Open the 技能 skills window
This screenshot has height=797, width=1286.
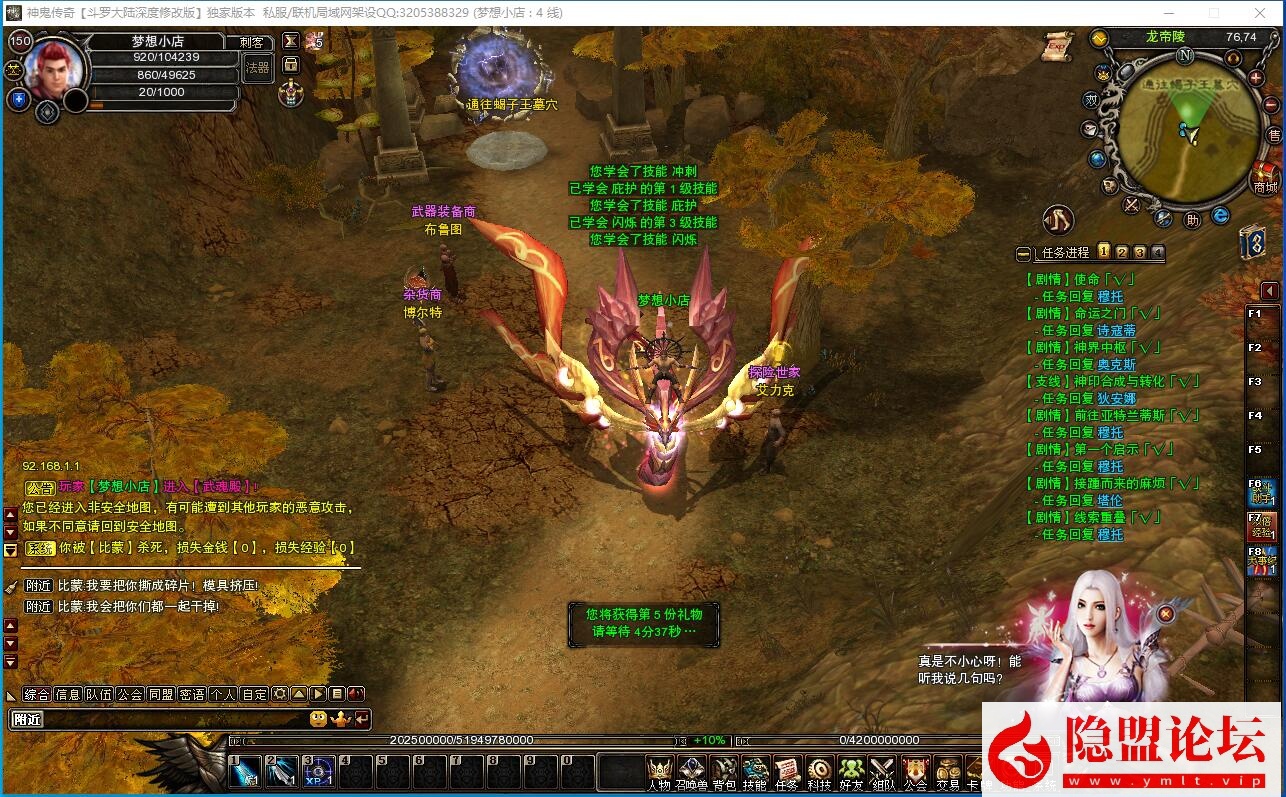(x=755, y=771)
